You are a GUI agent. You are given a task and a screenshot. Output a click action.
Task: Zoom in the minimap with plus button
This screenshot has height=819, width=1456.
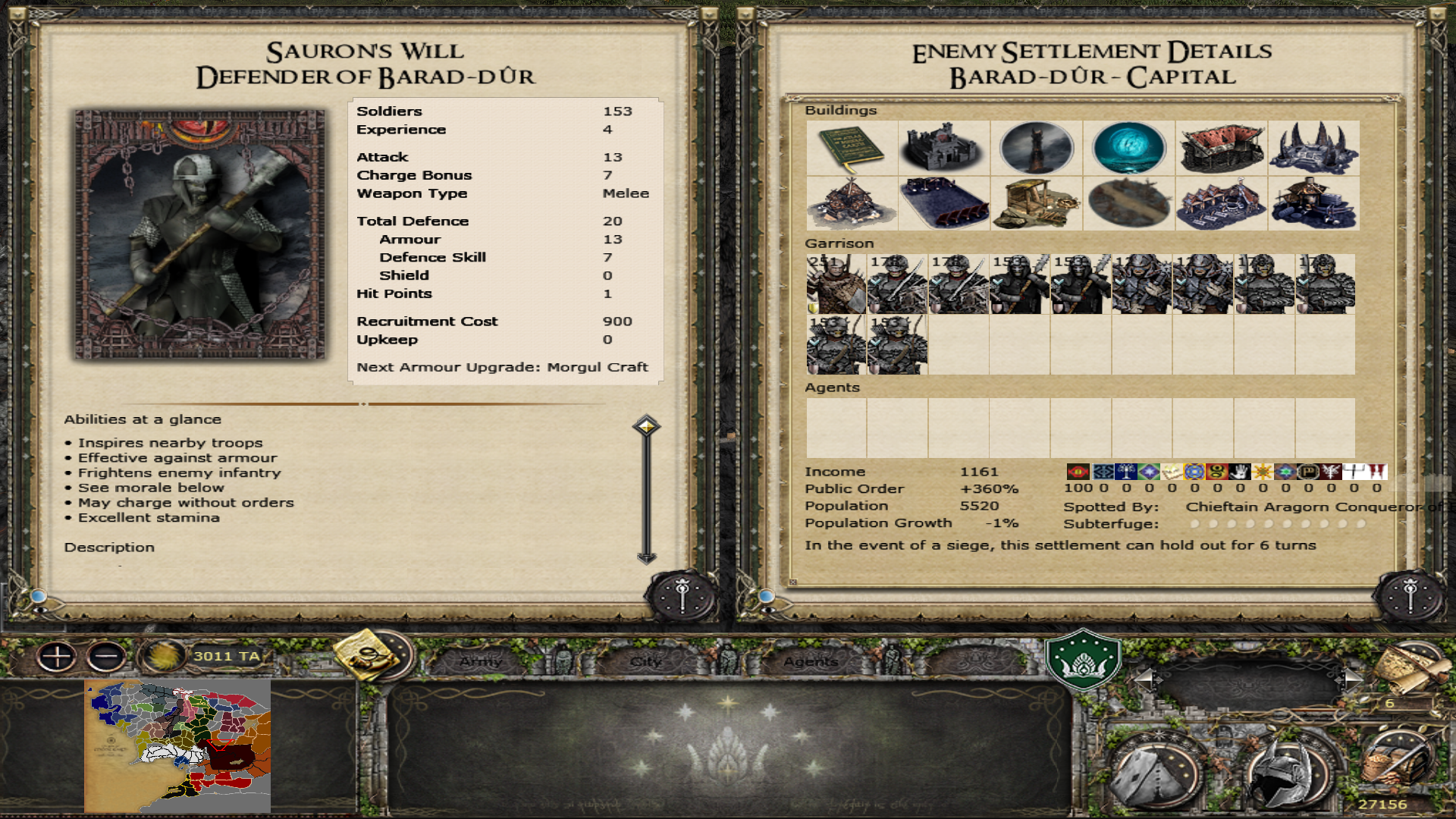click(57, 656)
